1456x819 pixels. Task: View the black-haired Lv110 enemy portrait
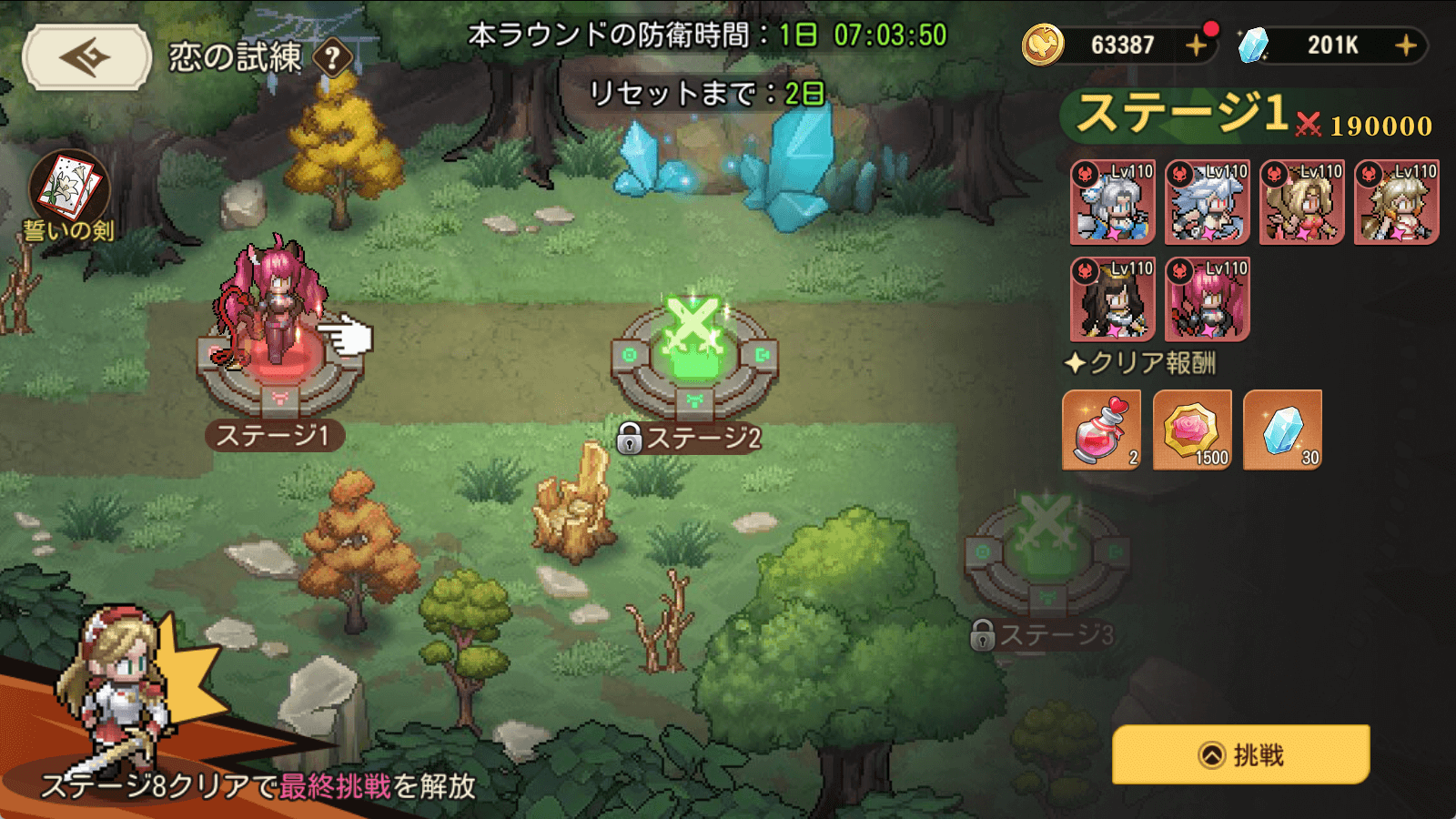tap(1112, 298)
